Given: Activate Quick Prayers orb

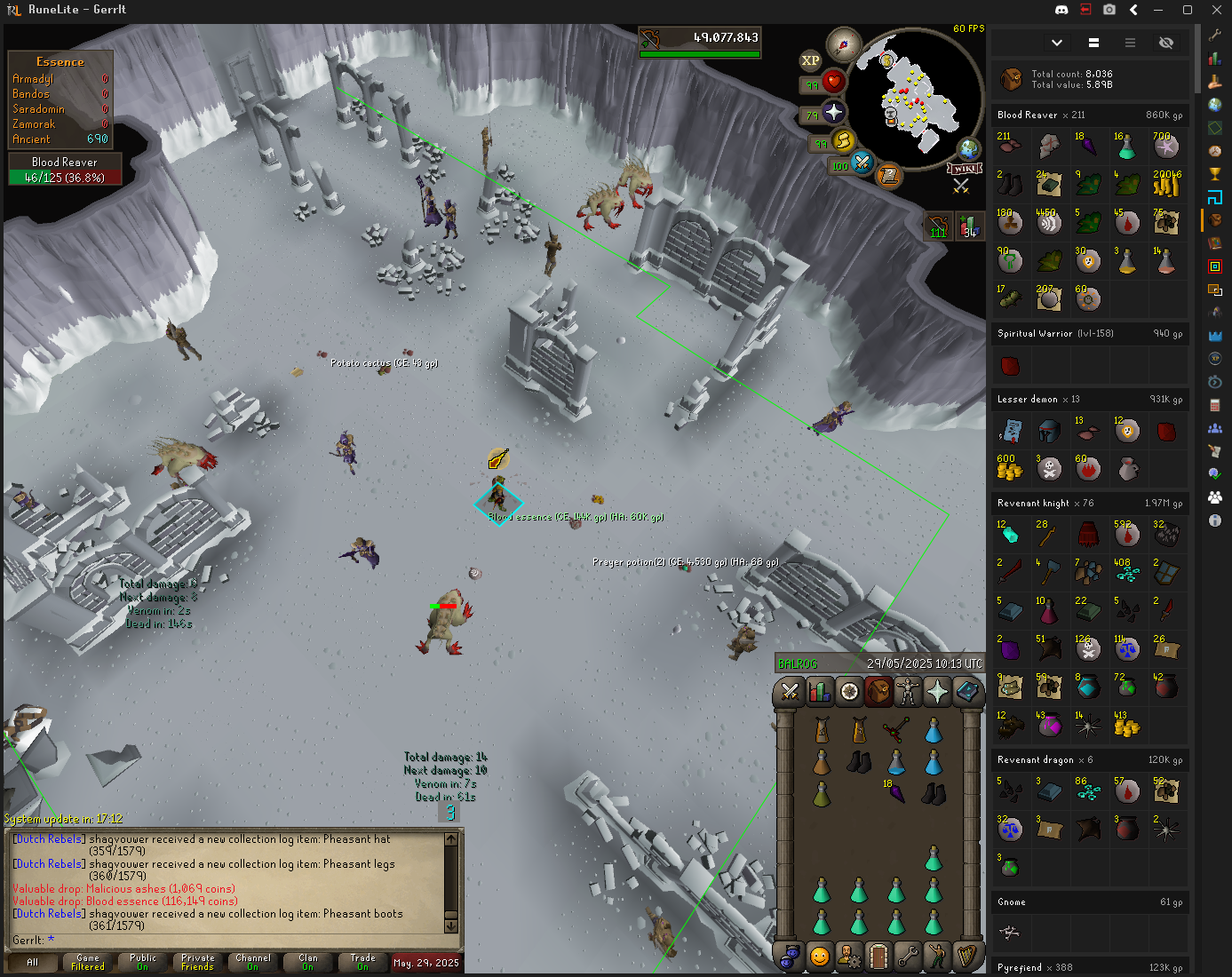Looking at the screenshot, I should click(x=833, y=113).
